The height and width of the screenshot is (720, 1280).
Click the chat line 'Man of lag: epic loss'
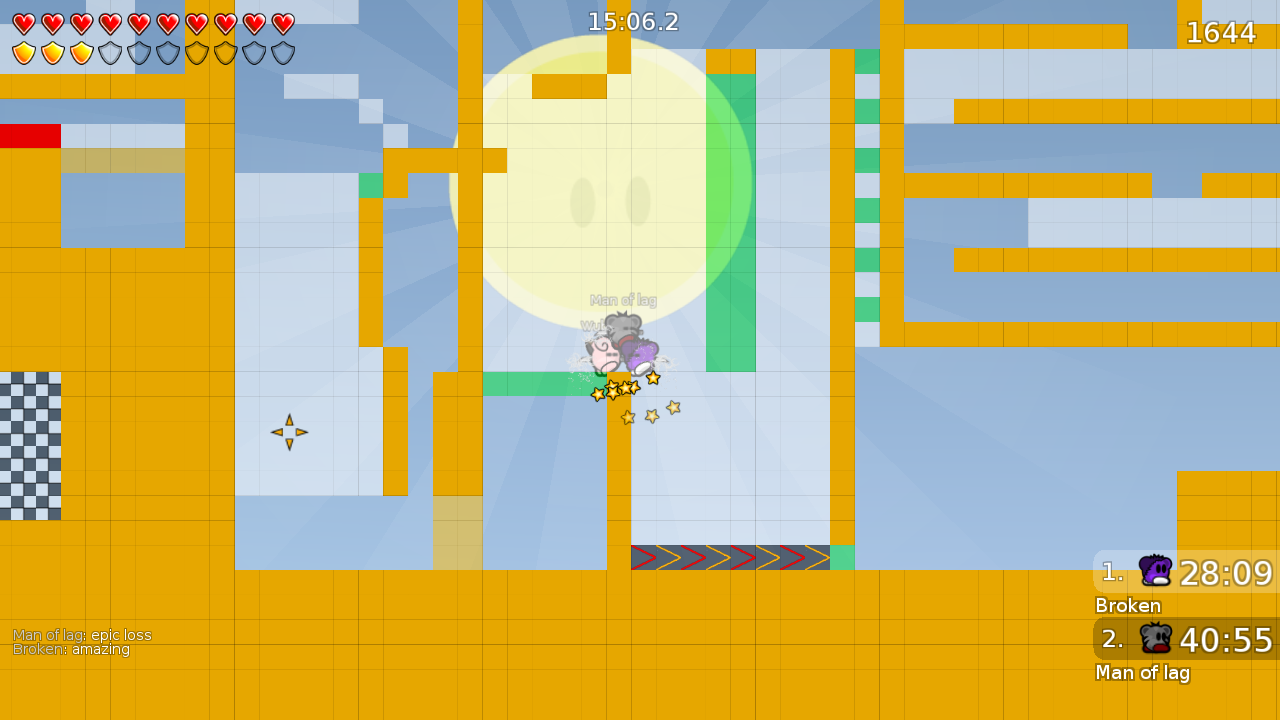click(x=82, y=634)
